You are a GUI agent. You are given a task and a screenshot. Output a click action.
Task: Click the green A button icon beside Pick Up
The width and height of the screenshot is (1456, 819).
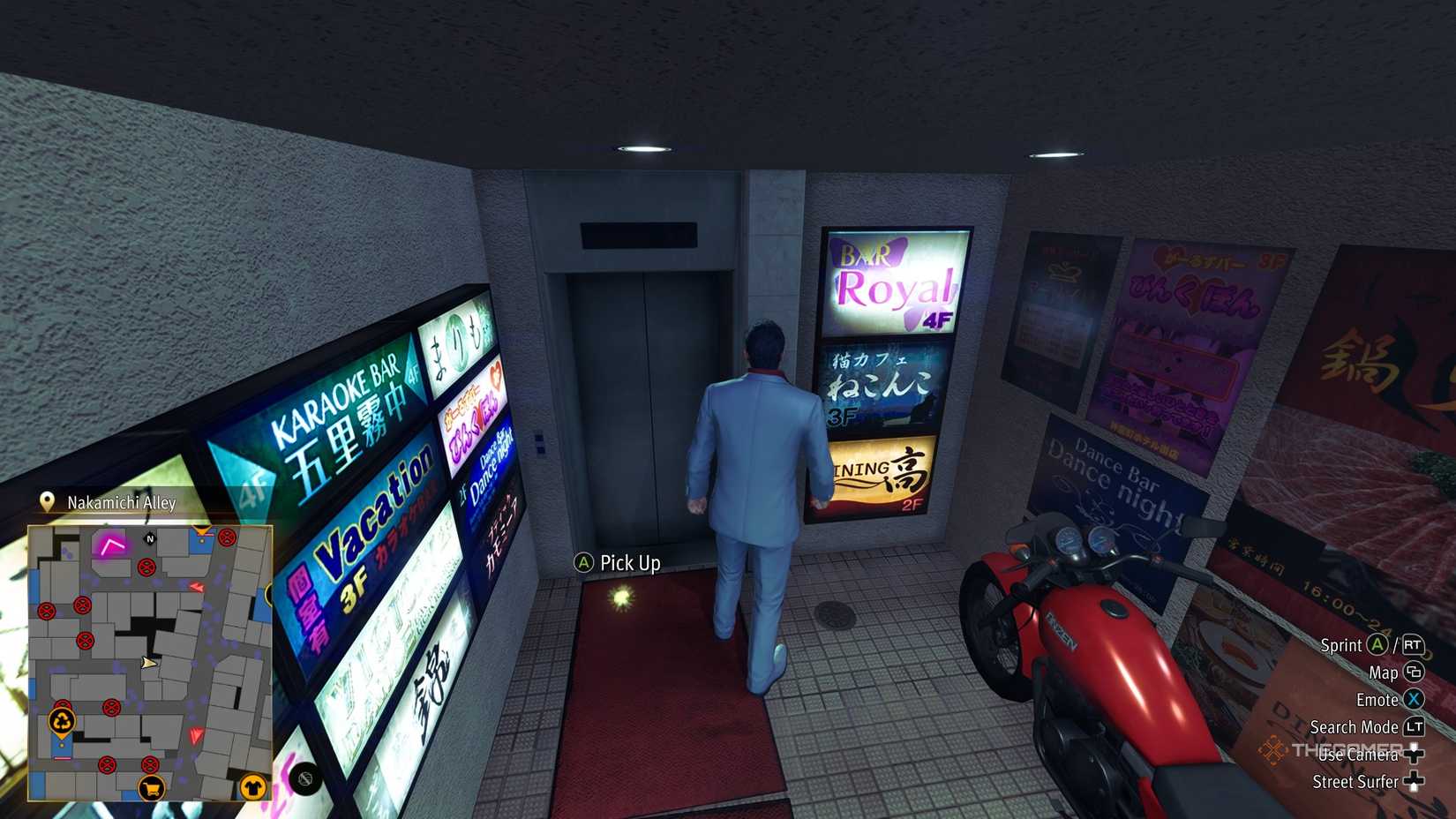582,562
